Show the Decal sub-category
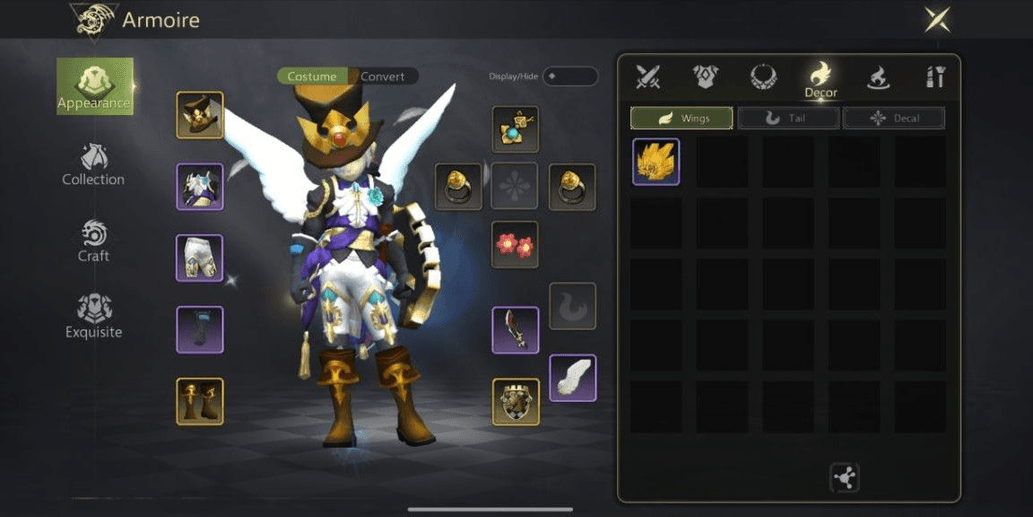 click(894, 118)
